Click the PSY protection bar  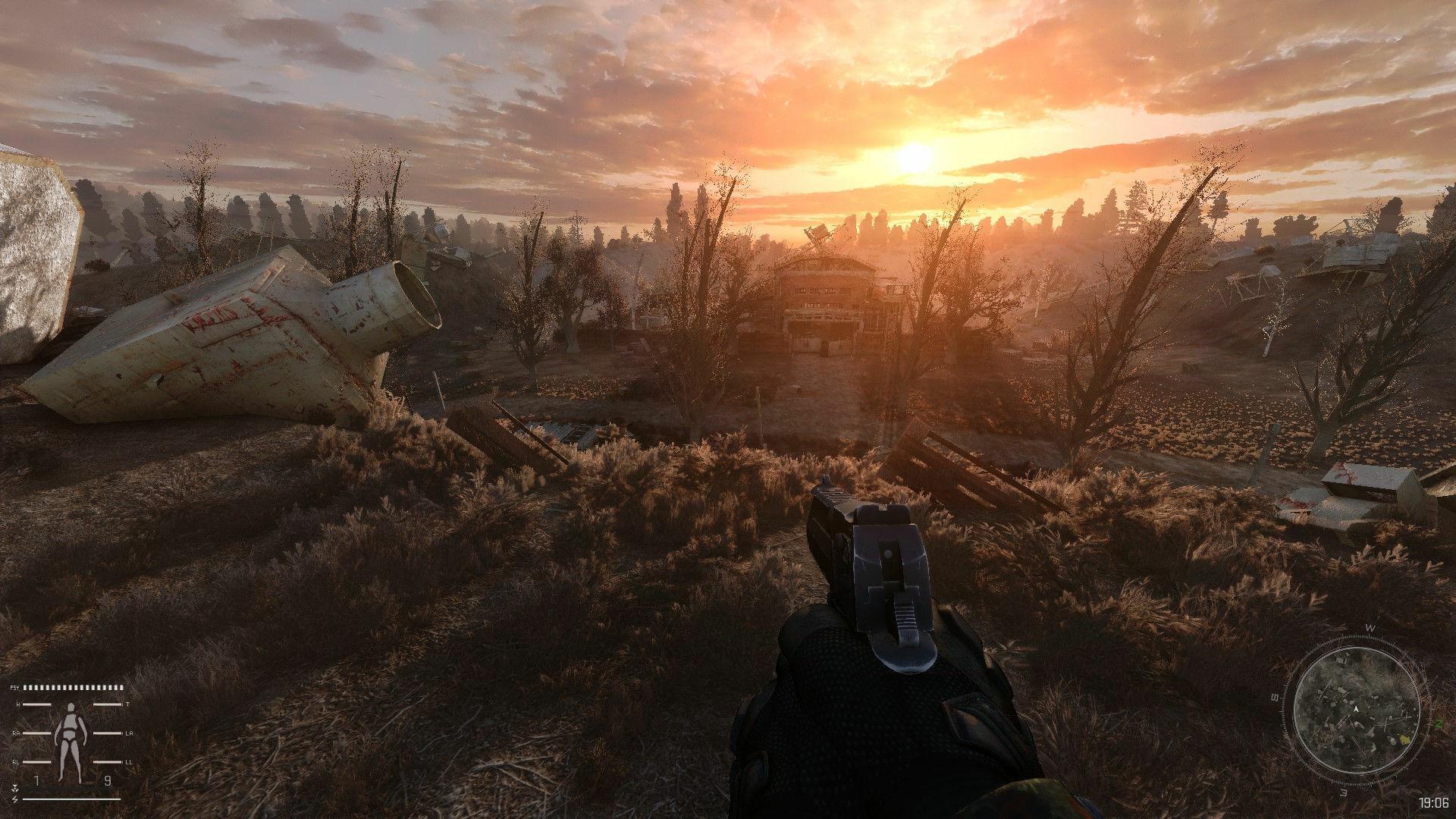coord(72,688)
